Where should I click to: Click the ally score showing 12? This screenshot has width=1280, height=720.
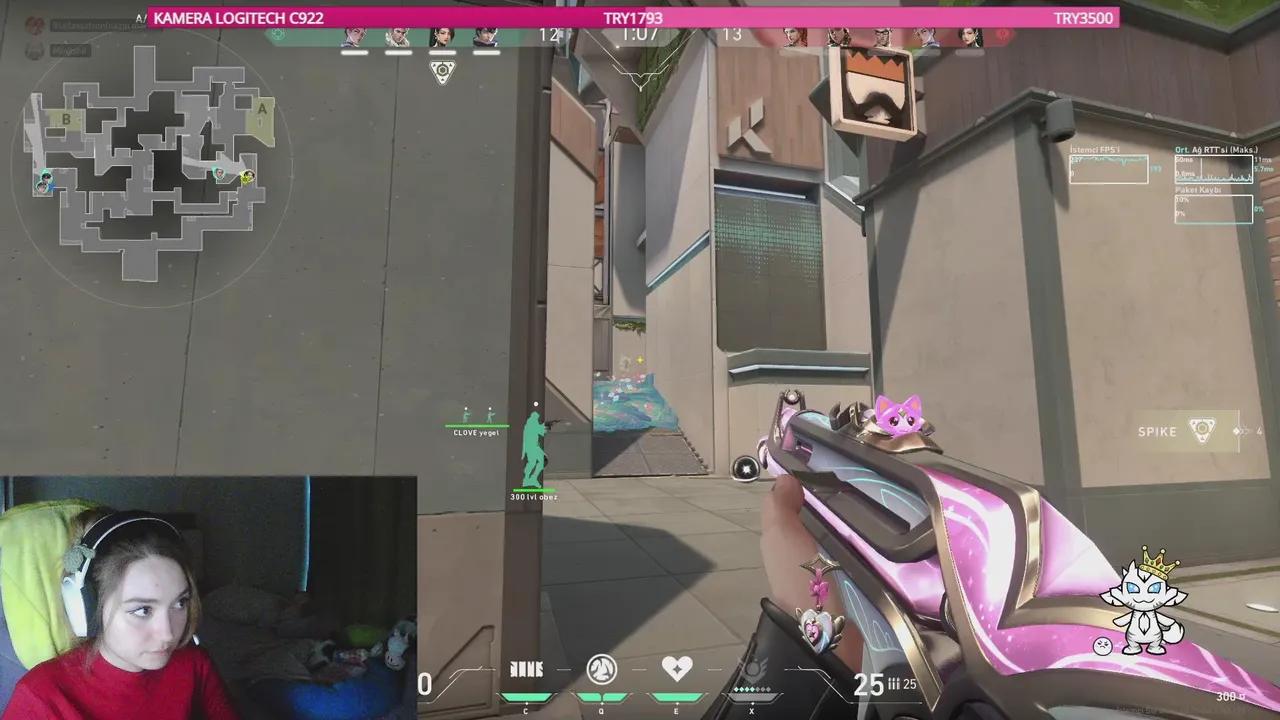(546, 34)
